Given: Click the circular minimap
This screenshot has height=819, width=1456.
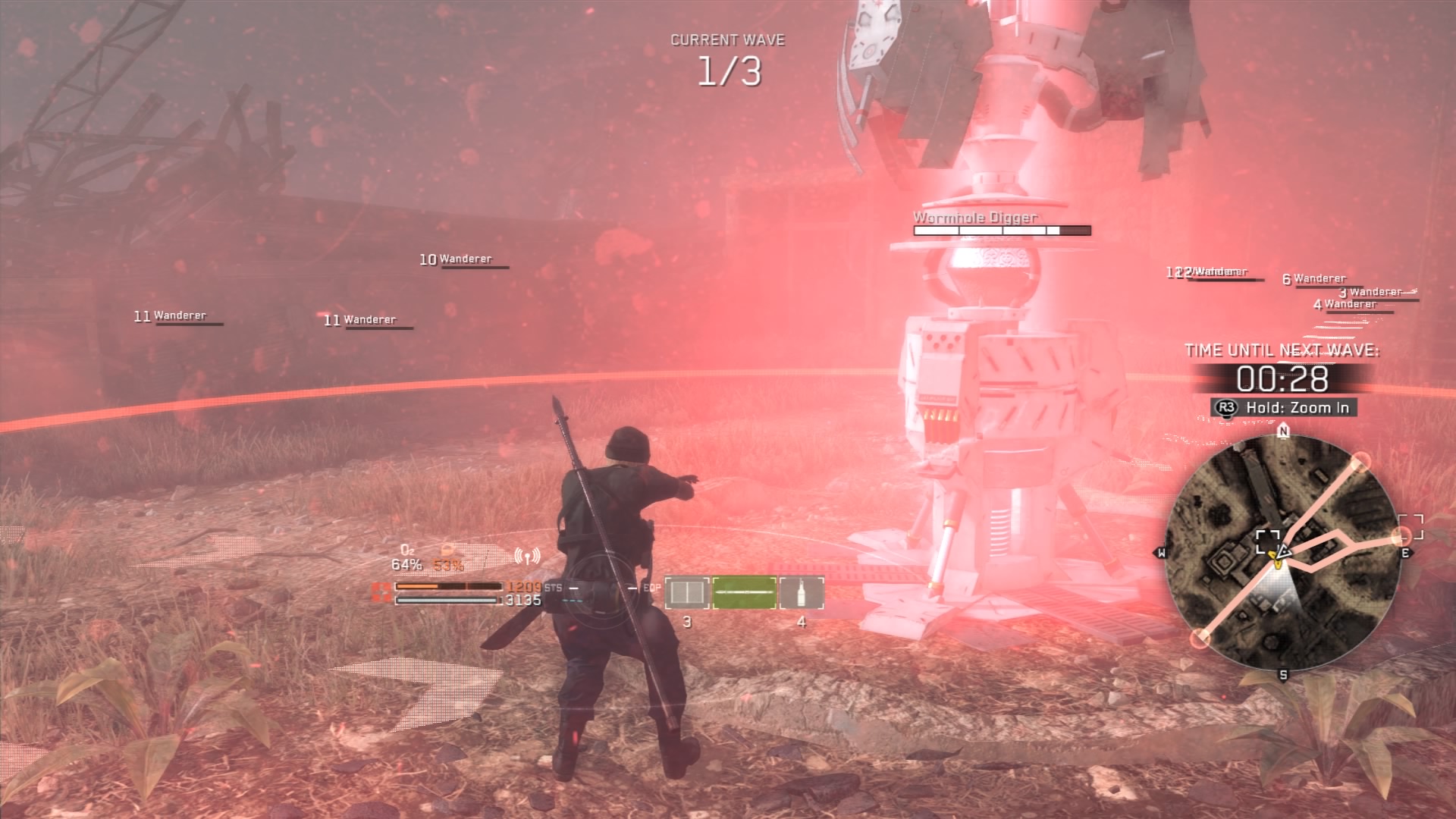Looking at the screenshot, I should 1282,554.
